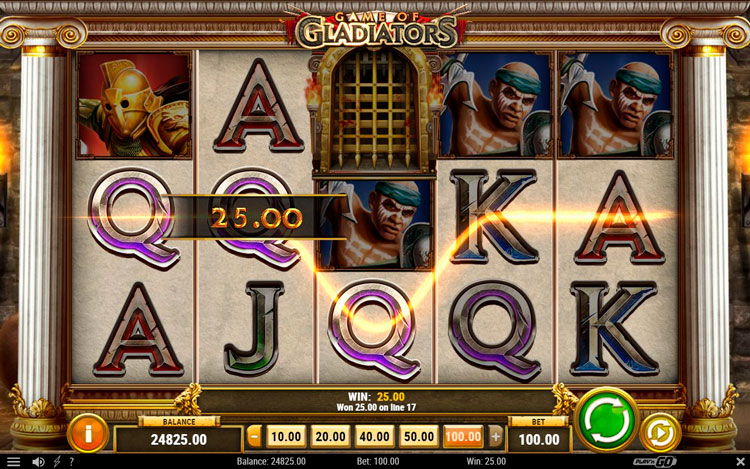
Task: Switch the bet to 50.00
Action: point(419,436)
